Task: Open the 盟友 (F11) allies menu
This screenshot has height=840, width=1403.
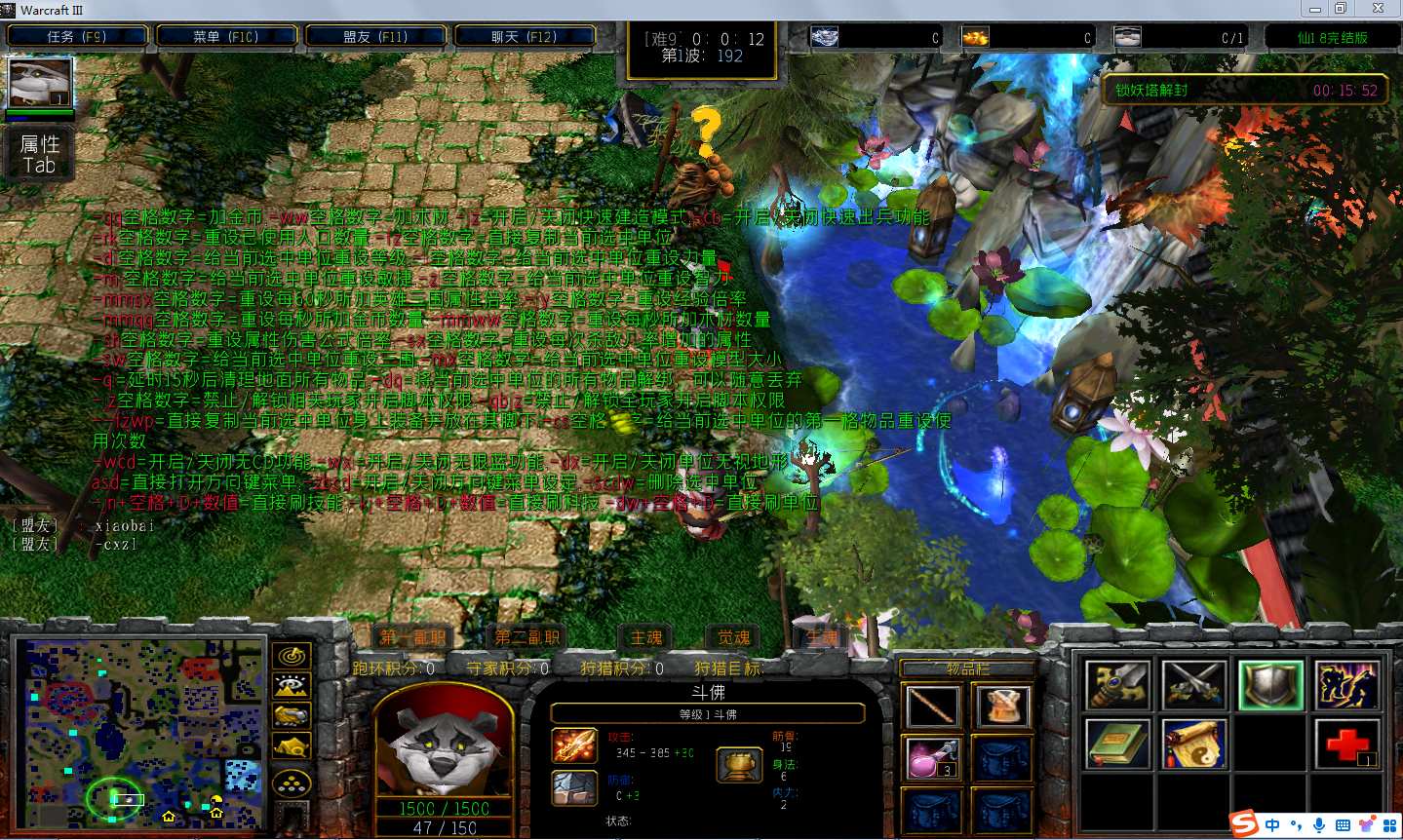Action: [x=375, y=37]
